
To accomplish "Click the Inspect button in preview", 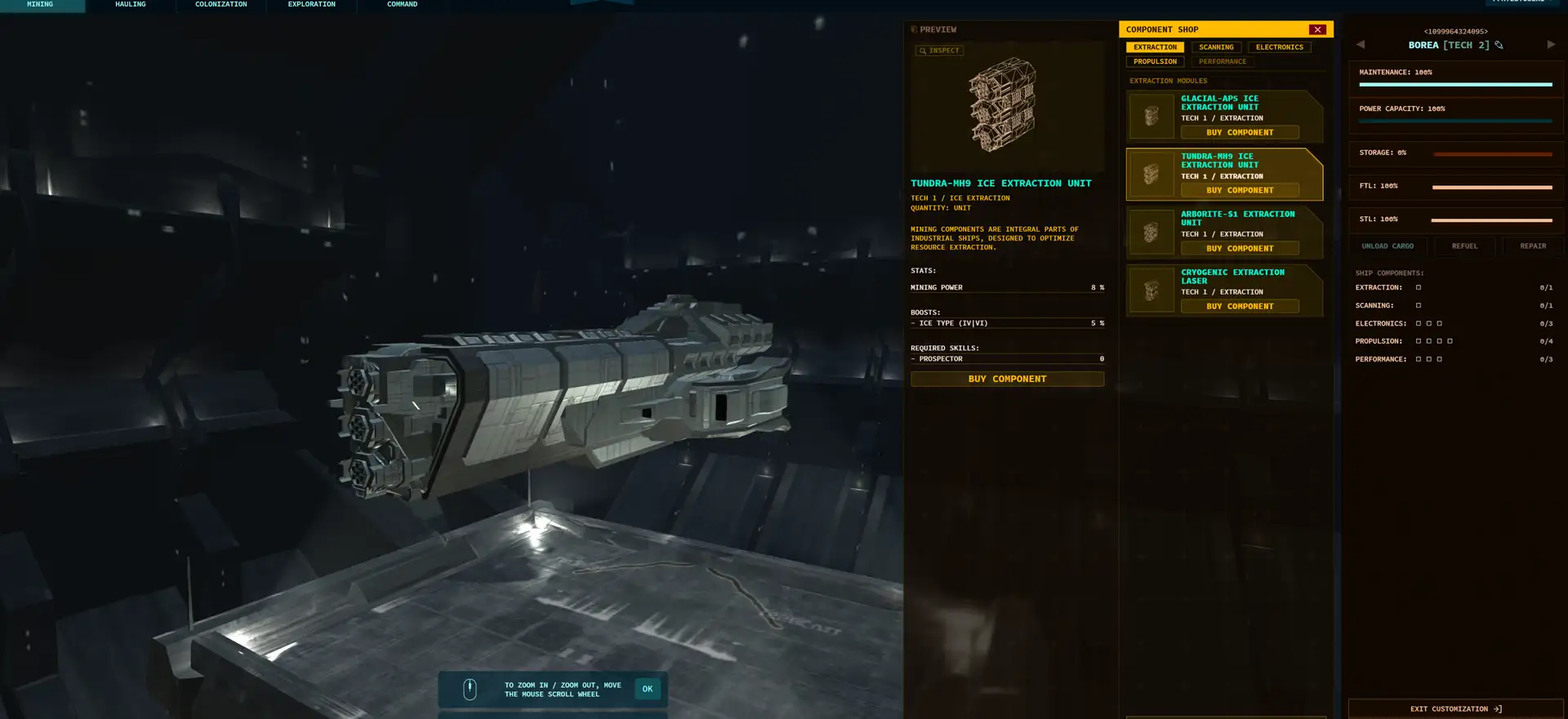I will point(939,51).
